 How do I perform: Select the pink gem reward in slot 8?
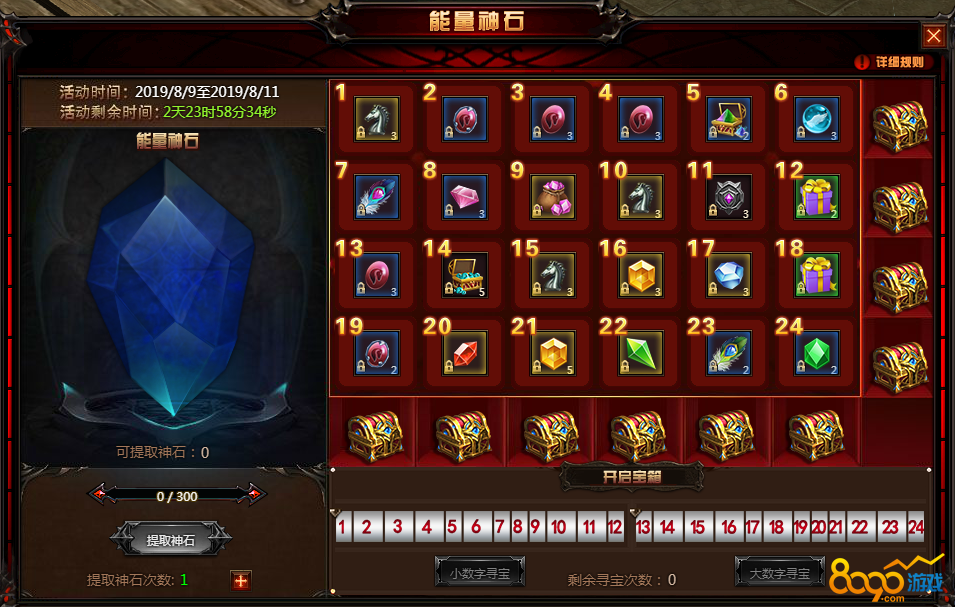click(x=465, y=197)
